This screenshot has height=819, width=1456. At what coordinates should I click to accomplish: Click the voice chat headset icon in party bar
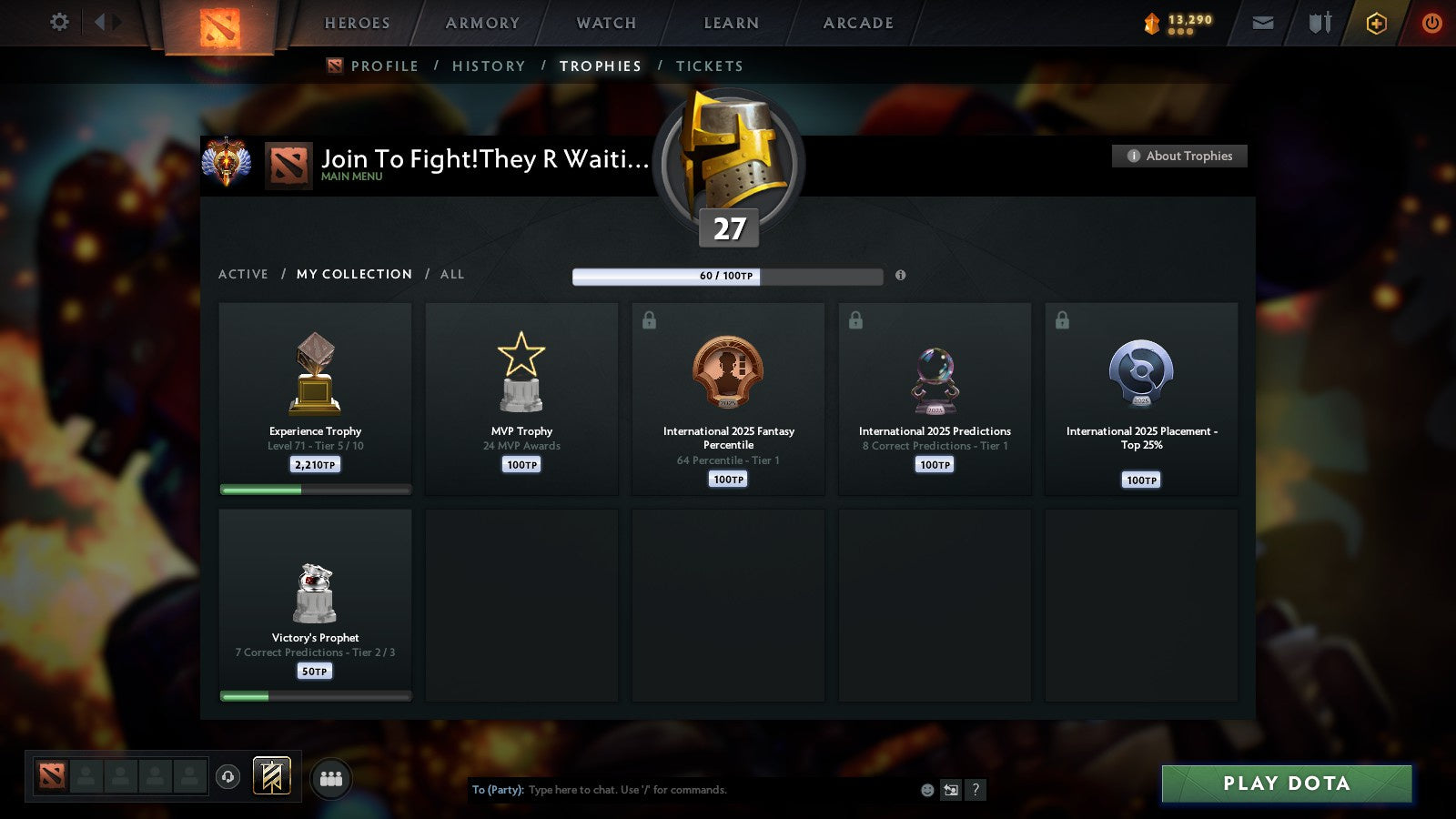click(x=226, y=774)
